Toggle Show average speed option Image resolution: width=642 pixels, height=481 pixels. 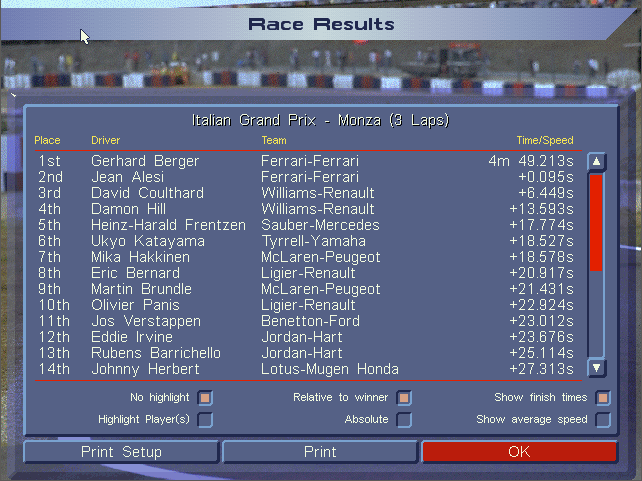[603, 420]
